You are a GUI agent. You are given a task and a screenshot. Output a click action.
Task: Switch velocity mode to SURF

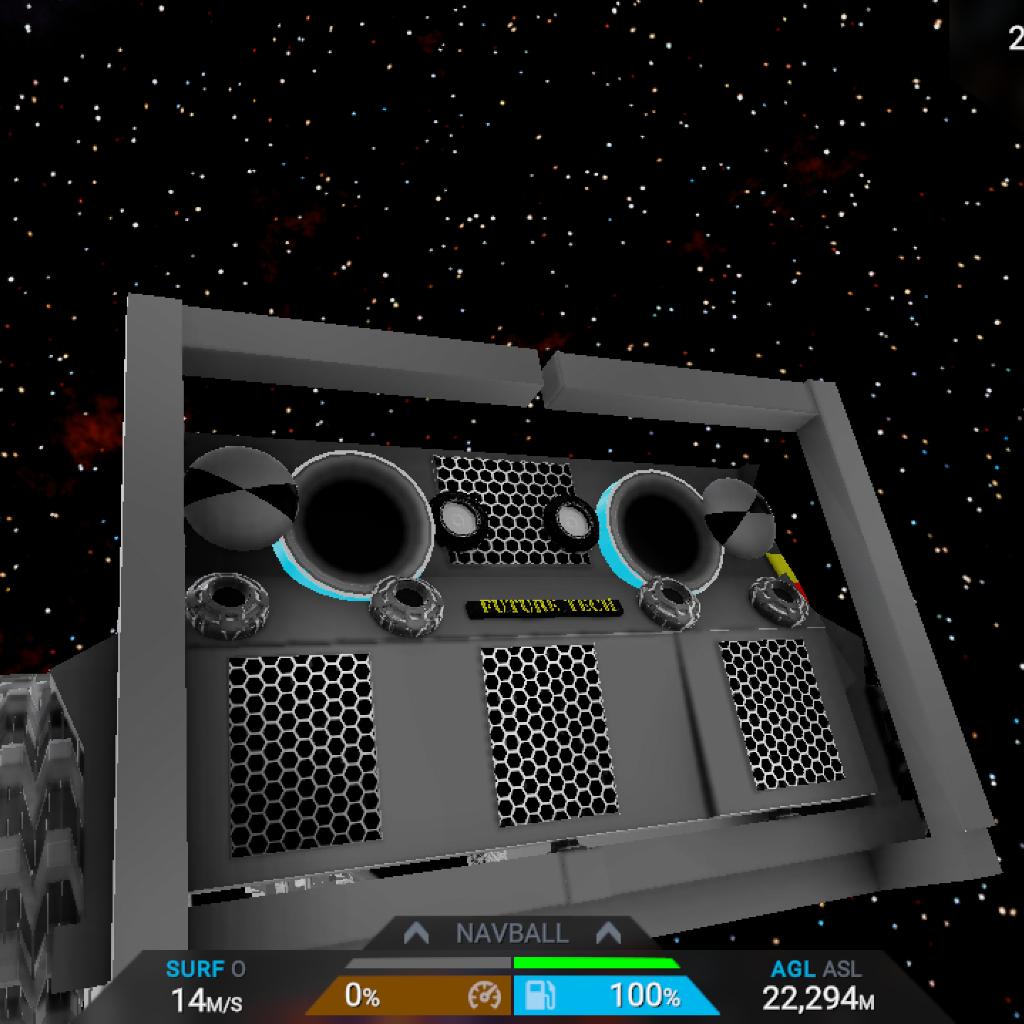coord(196,969)
